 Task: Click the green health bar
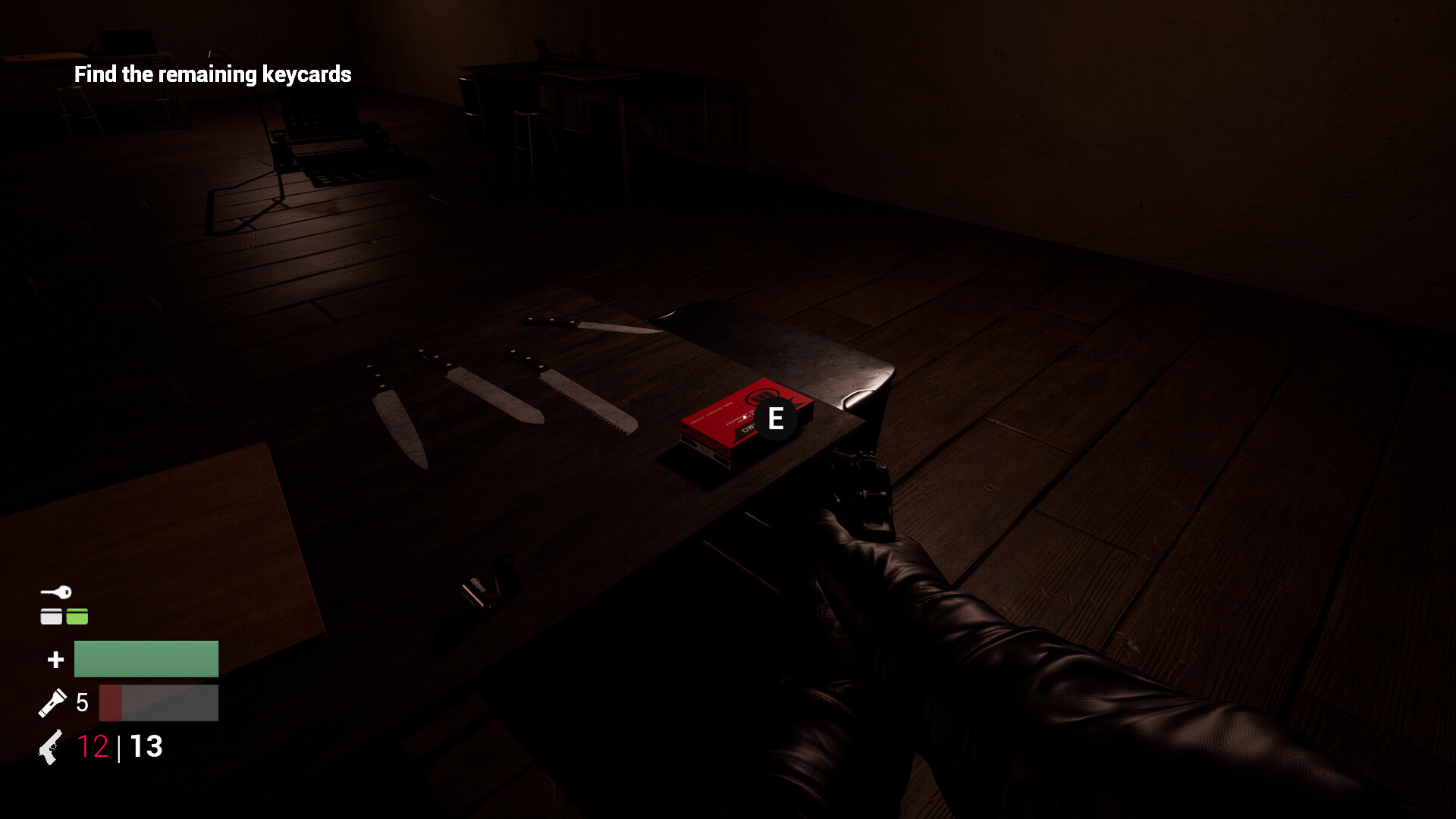[146, 658]
